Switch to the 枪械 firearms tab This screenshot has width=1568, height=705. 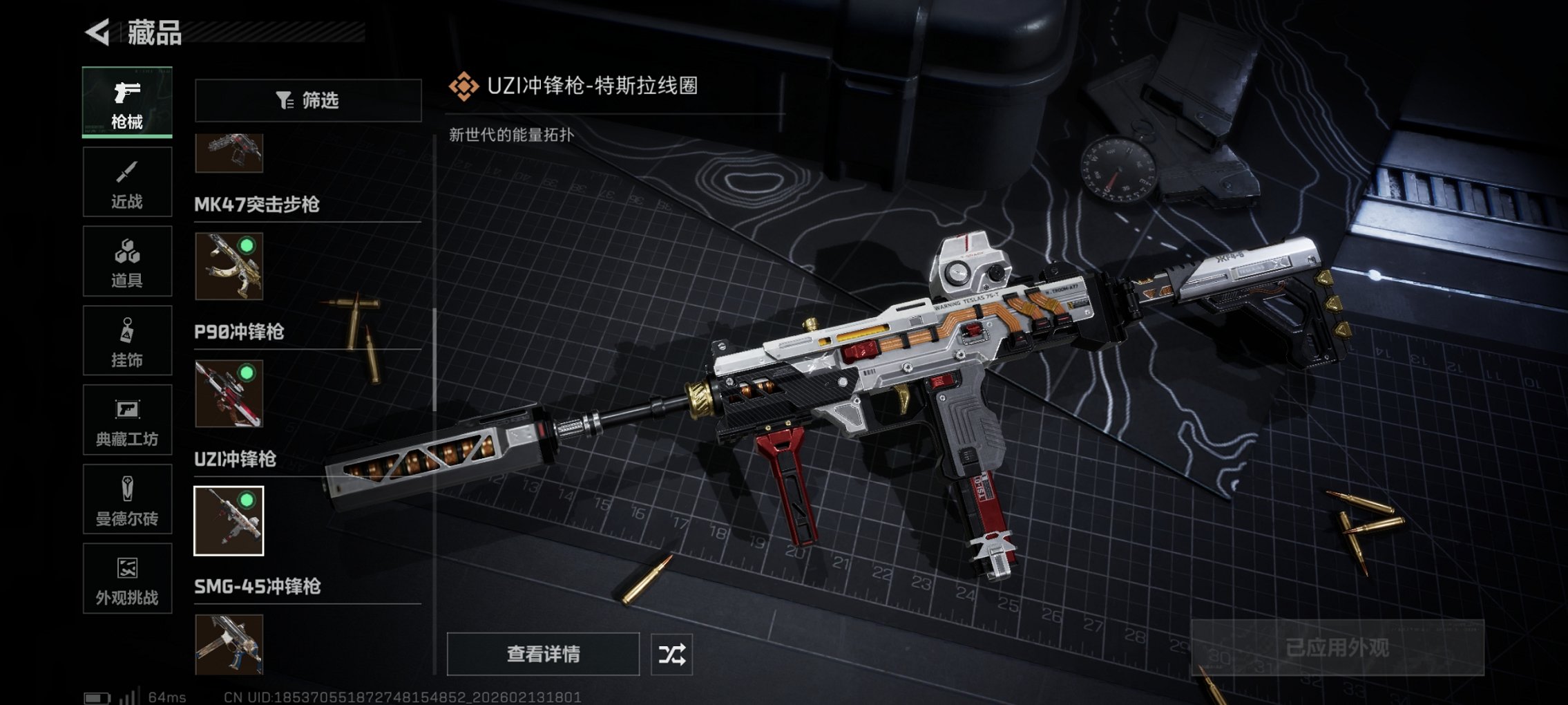coord(127,102)
